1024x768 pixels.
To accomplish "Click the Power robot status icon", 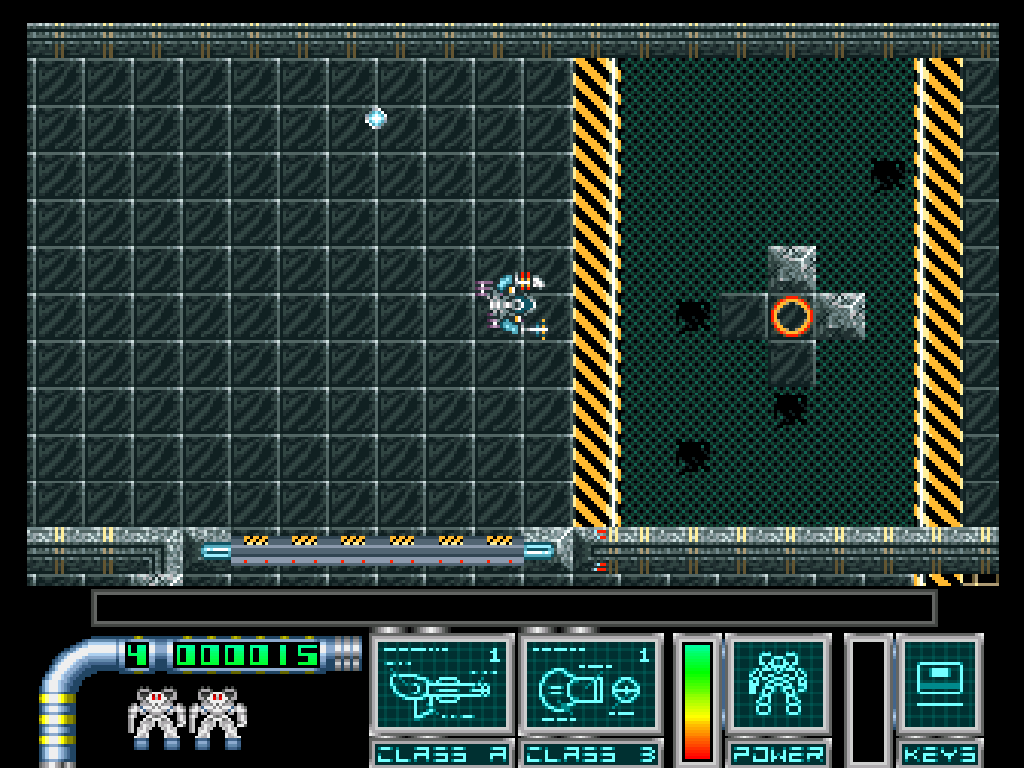I will pos(778,685).
